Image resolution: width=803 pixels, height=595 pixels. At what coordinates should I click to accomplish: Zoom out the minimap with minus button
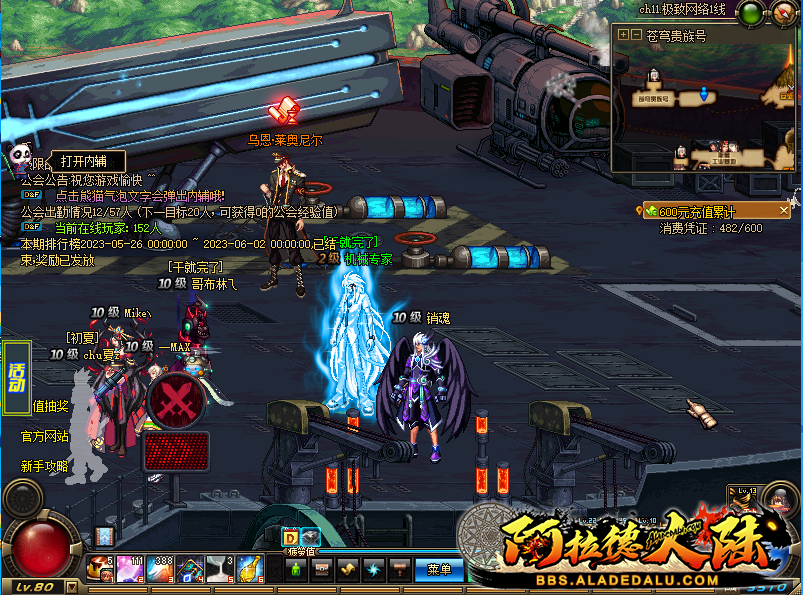coord(636,34)
